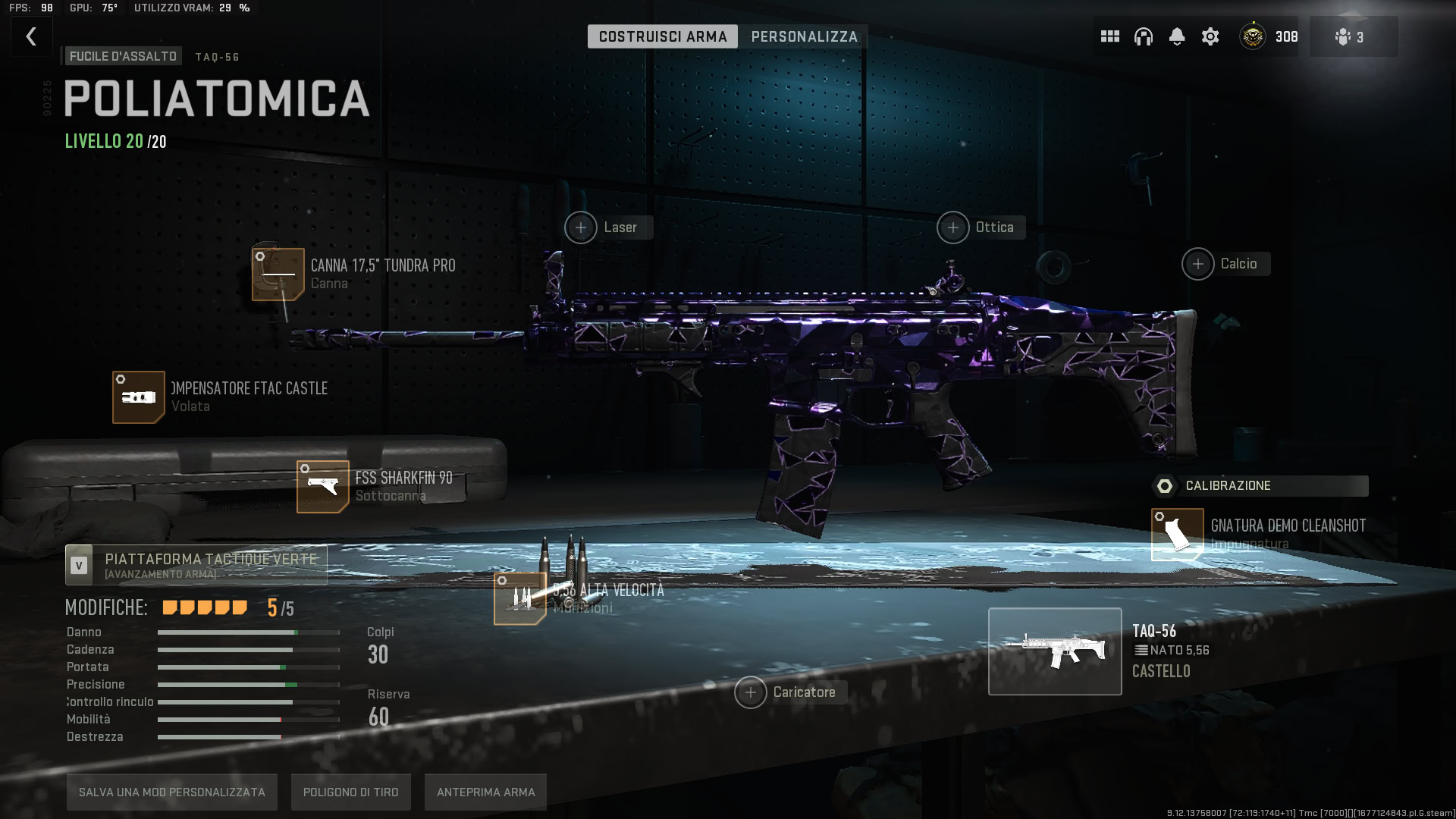Show notifications via the bell icon
Image resolution: width=1456 pixels, height=819 pixels.
click(1176, 36)
